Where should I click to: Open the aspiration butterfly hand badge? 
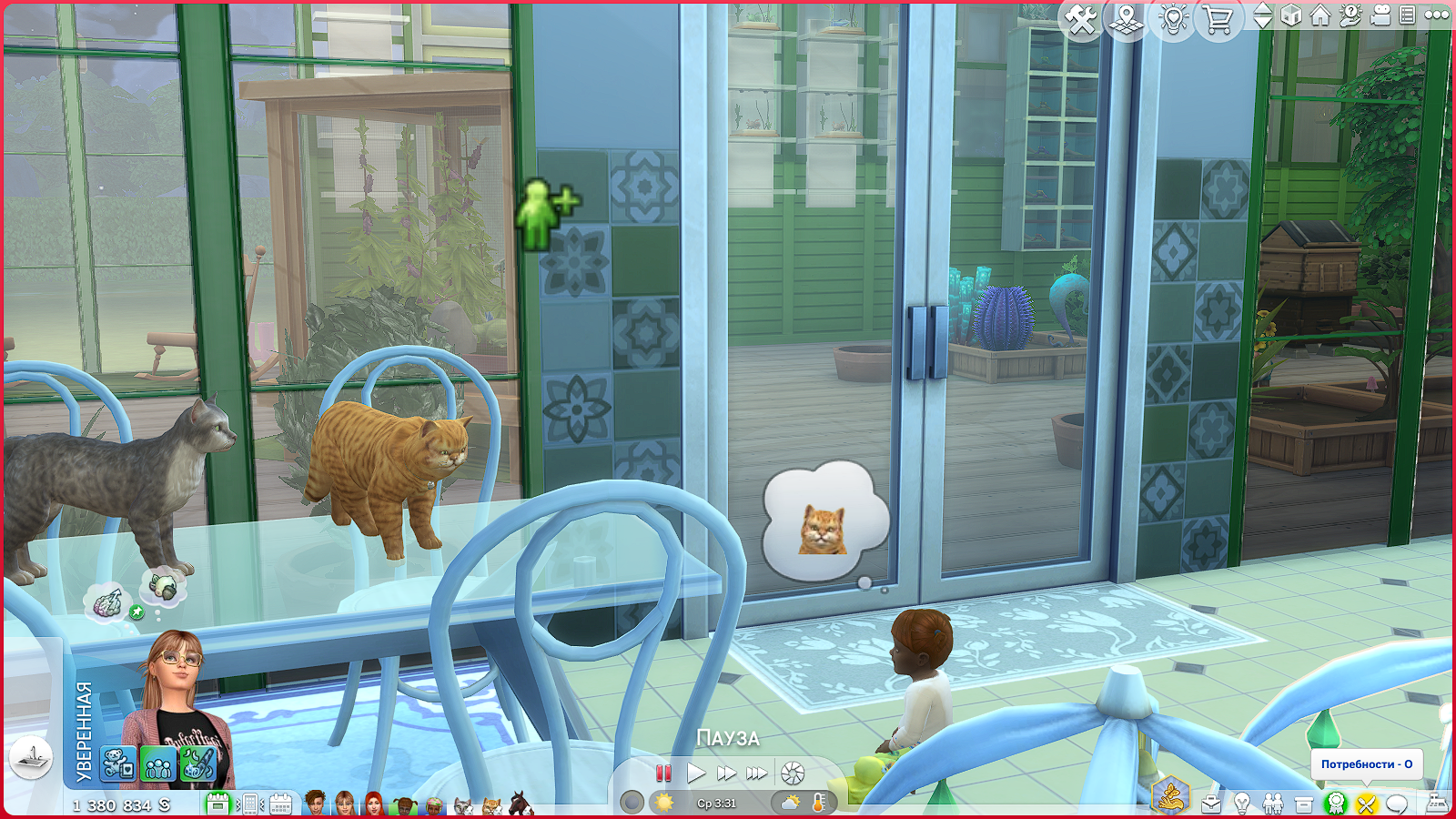pos(1170,796)
